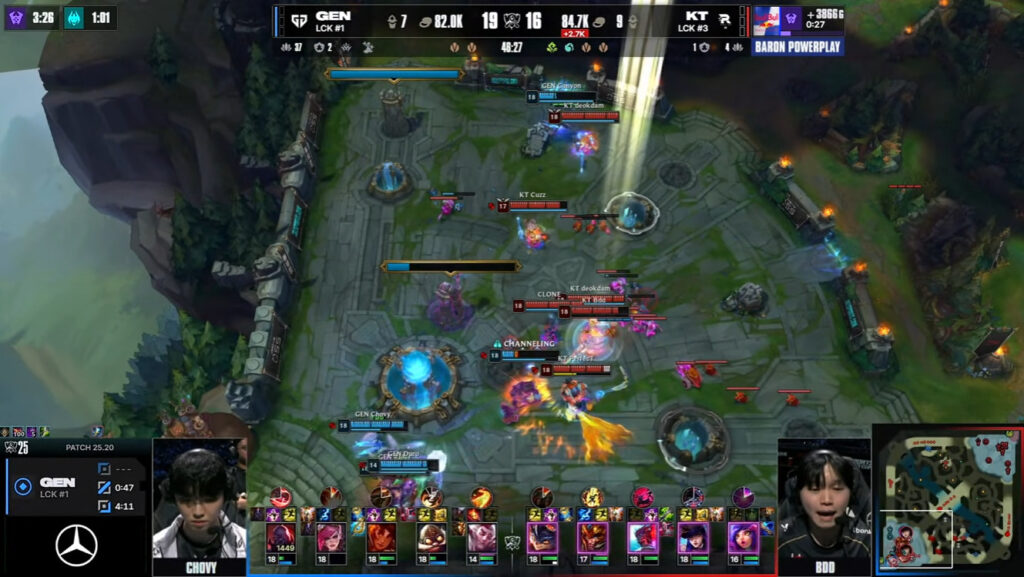Viewport: 1024px width, 577px height.
Task: Click the GEN team logo on scoreboard
Action: pyautogui.click(x=297, y=19)
